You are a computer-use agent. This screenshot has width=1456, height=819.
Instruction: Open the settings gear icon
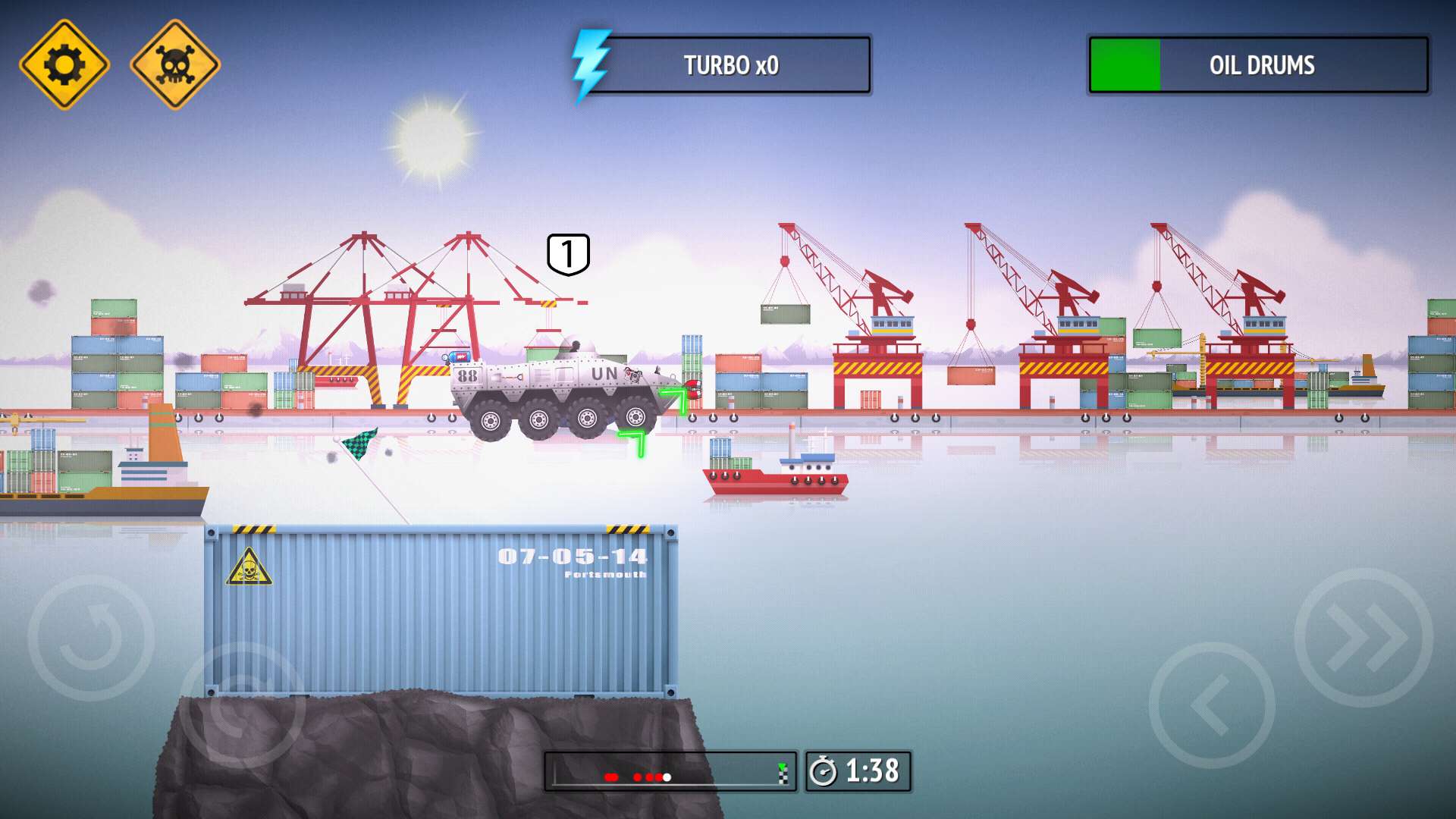(64, 64)
